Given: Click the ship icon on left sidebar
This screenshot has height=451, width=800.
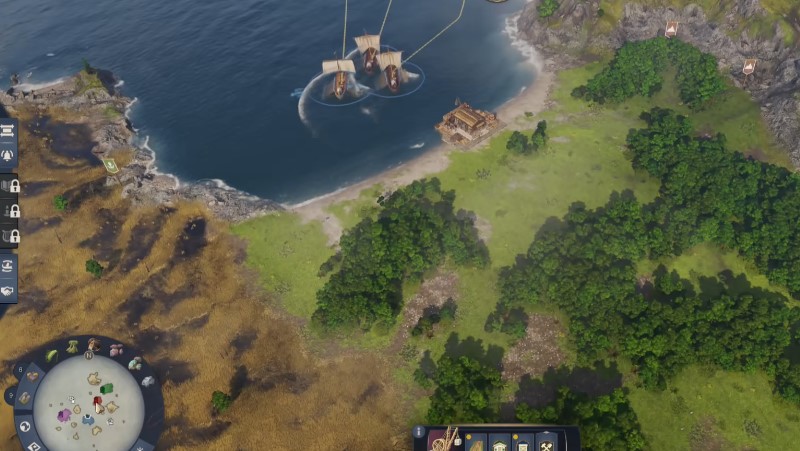Looking at the screenshot, I should click(7, 266).
